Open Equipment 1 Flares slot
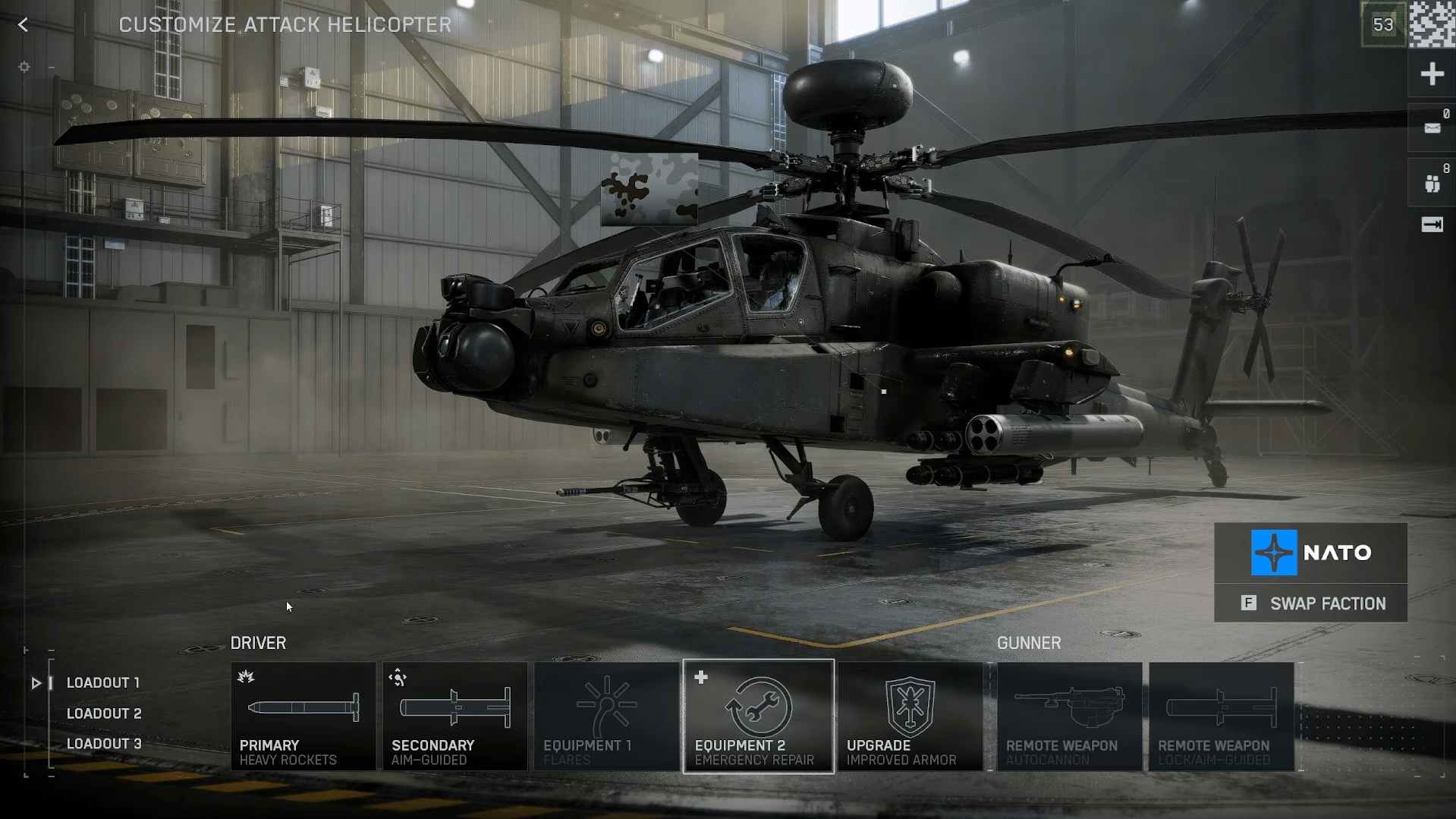 point(607,717)
